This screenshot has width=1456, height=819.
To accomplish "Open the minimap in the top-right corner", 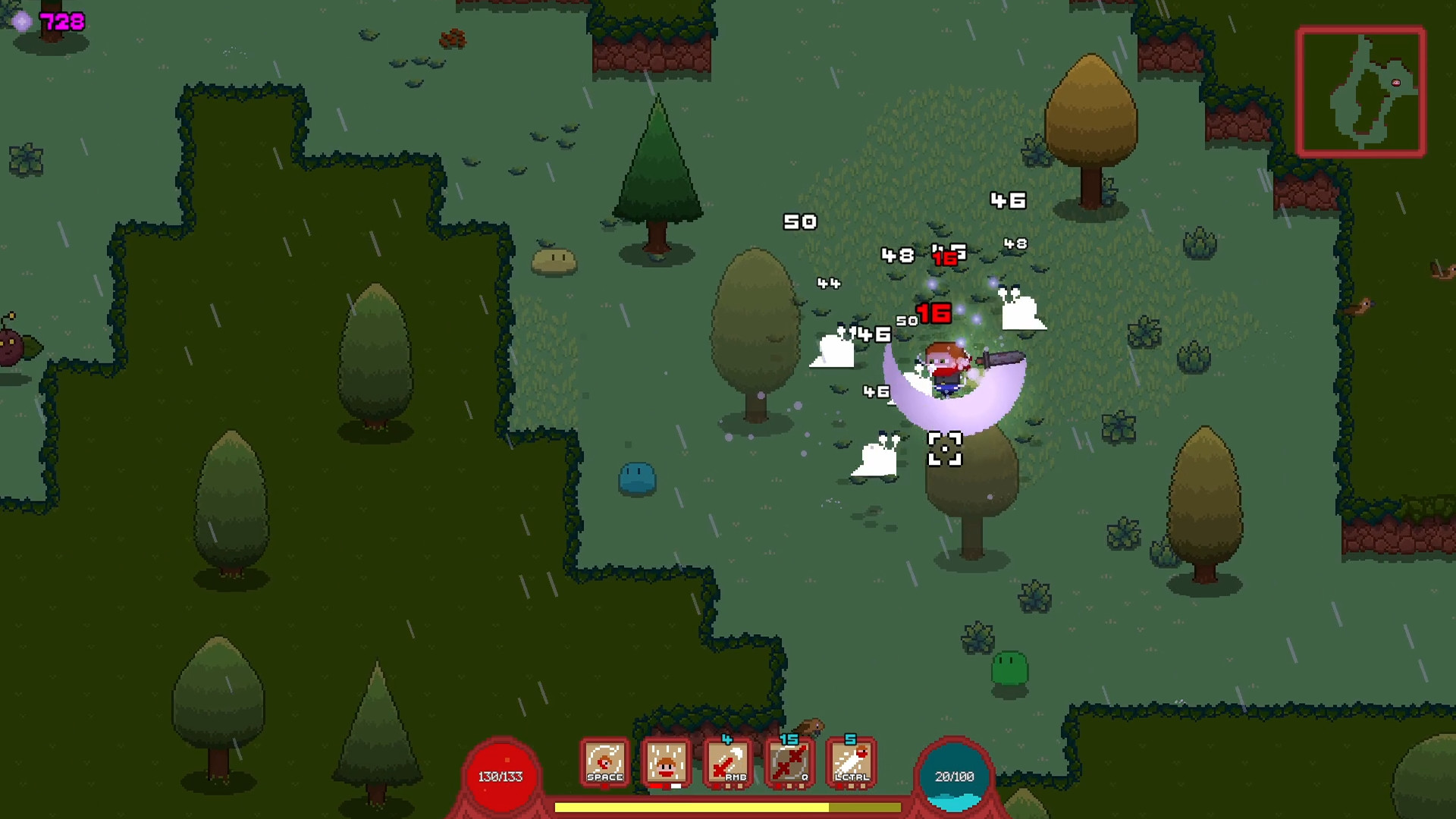I will coord(1363,91).
